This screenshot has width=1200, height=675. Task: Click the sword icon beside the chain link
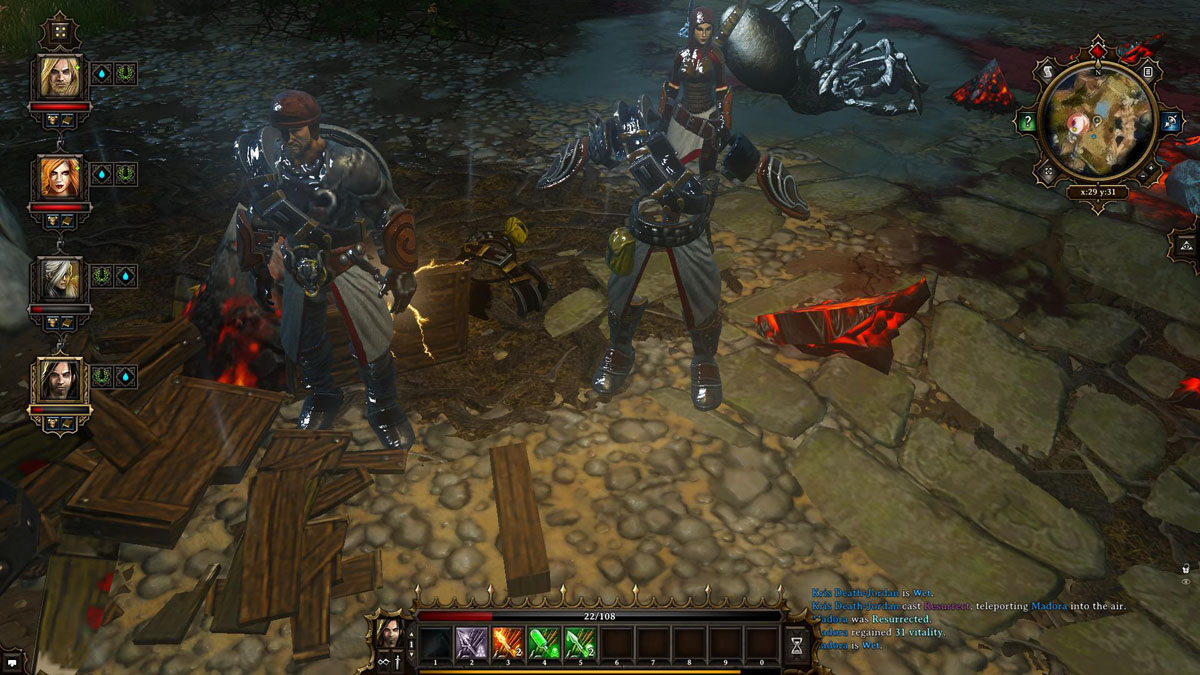[399, 661]
